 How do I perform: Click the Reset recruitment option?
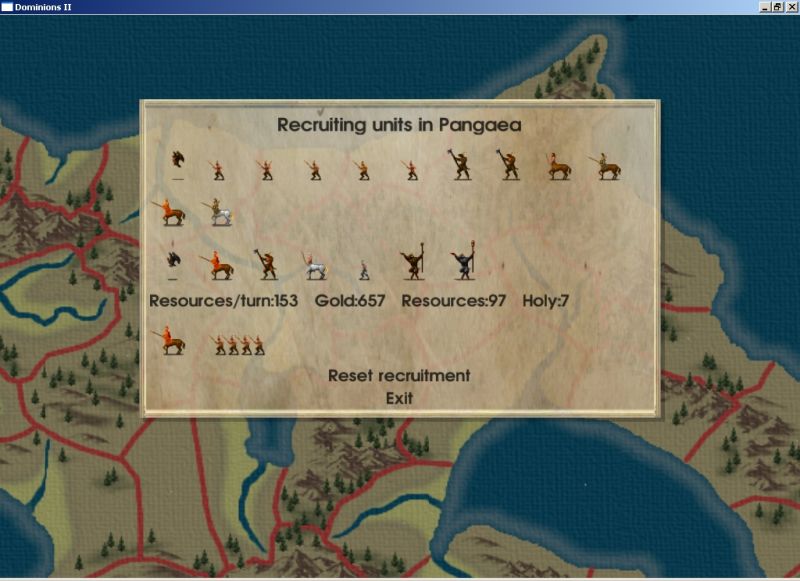[x=399, y=376]
